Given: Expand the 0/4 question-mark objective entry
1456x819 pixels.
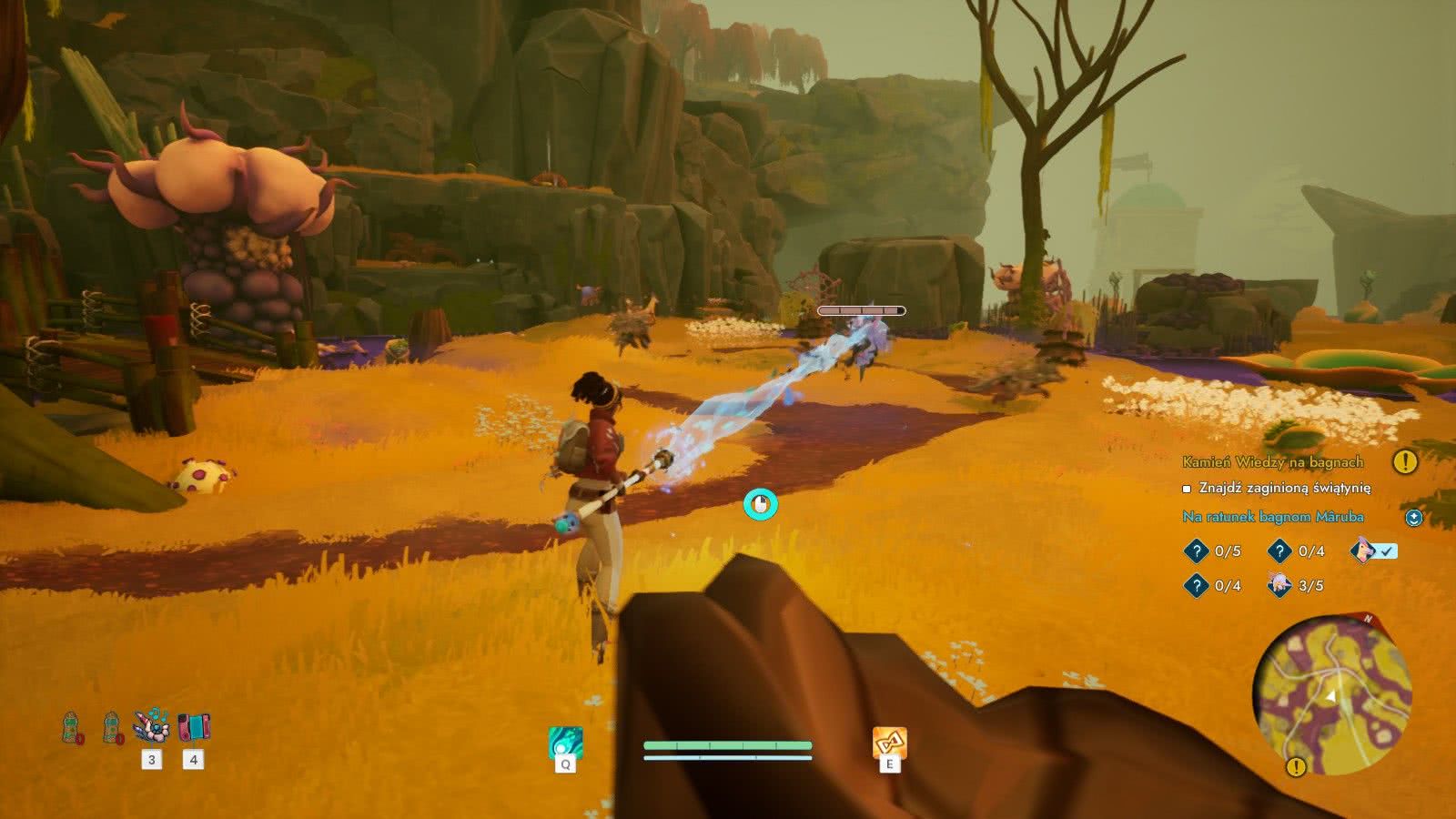Looking at the screenshot, I should (1280, 551).
